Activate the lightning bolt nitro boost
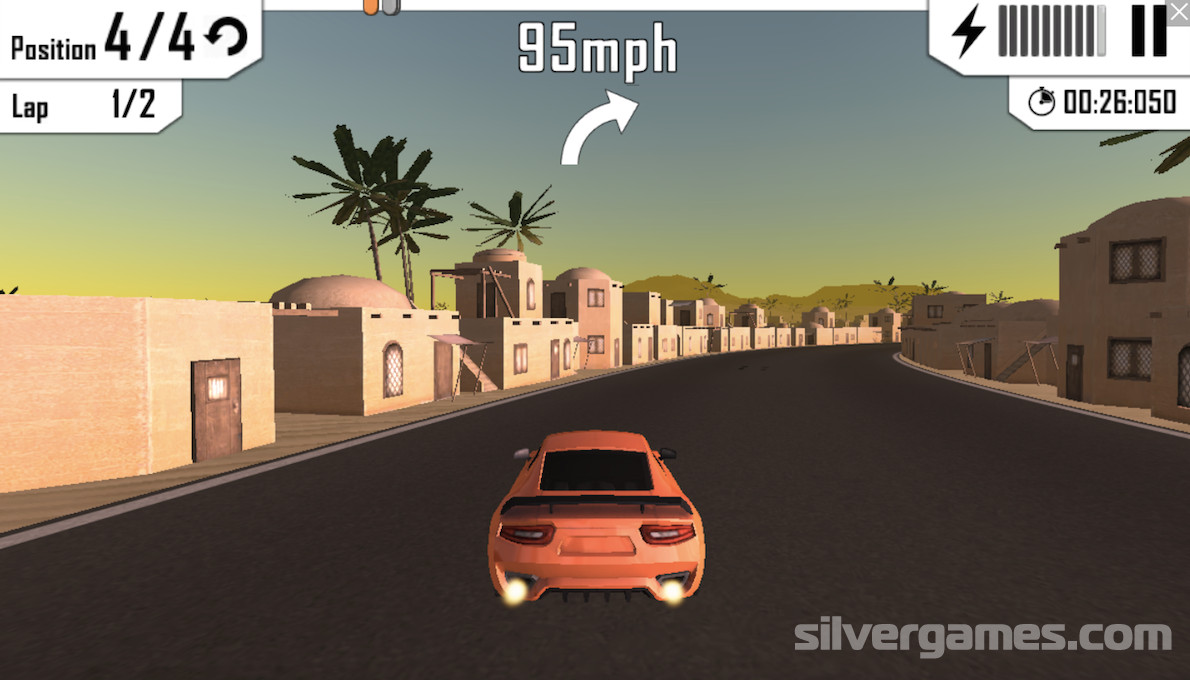 point(967,31)
